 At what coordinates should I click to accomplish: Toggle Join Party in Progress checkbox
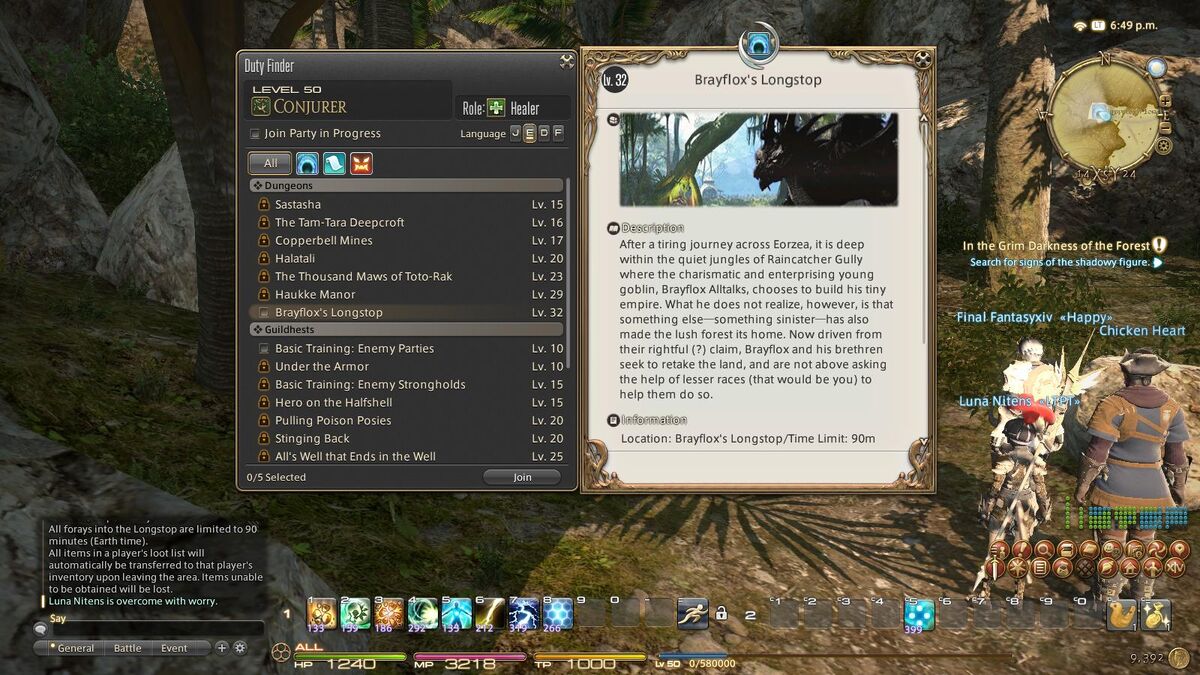(255, 133)
